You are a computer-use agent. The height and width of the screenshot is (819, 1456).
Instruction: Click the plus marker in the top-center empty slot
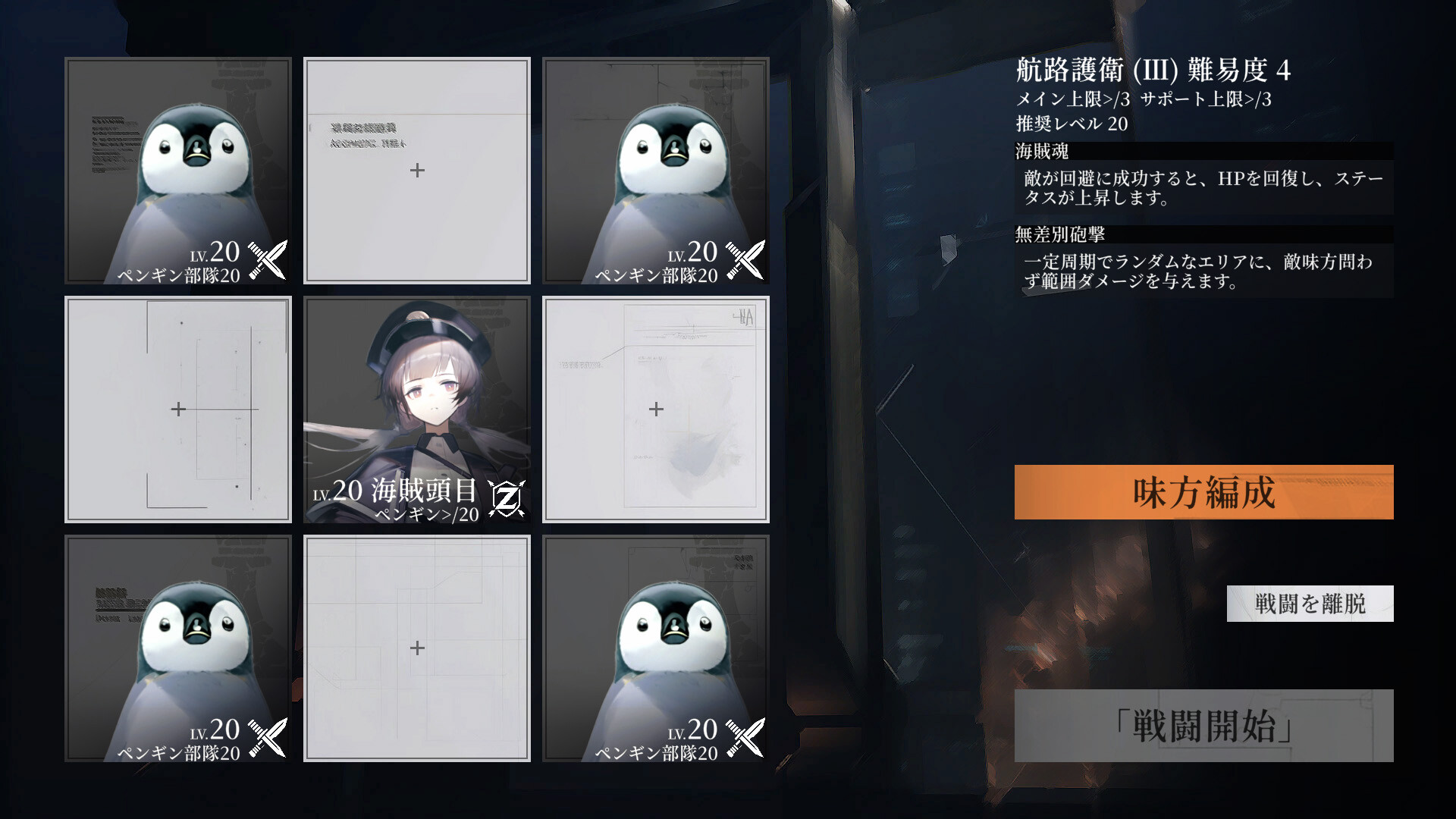416,171
